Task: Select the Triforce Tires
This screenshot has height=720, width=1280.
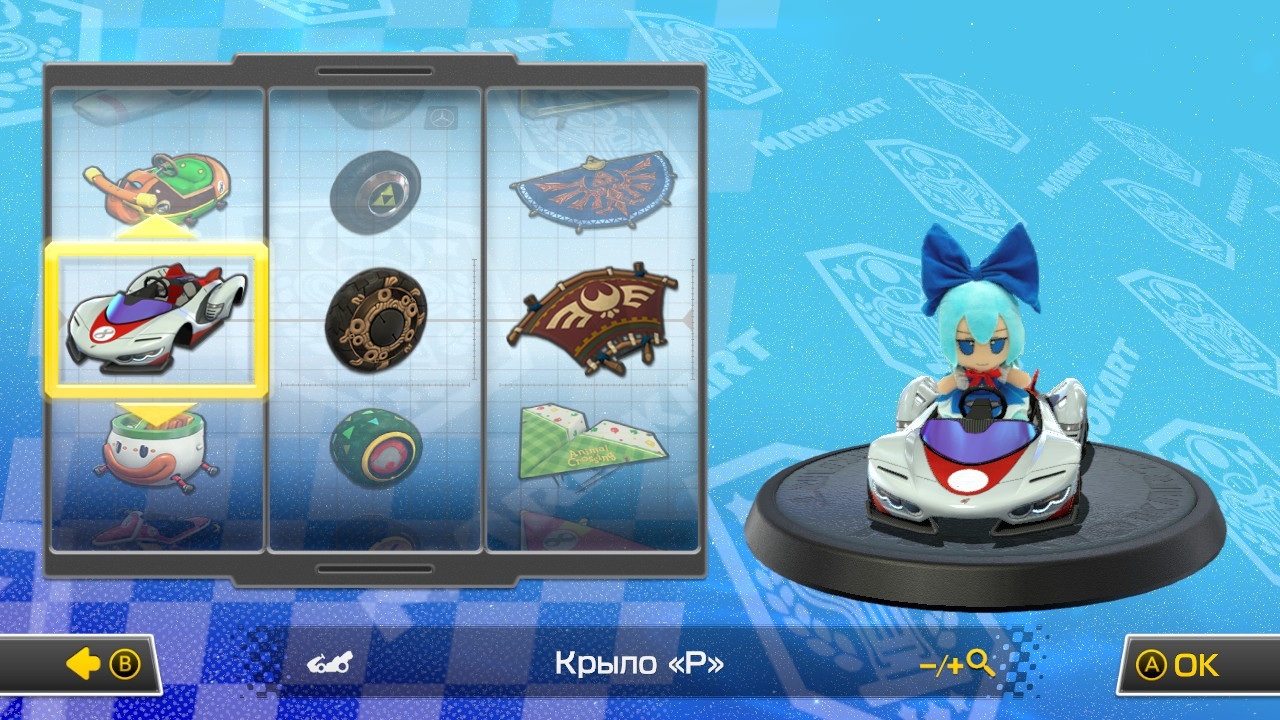Action: coord(375,193)
